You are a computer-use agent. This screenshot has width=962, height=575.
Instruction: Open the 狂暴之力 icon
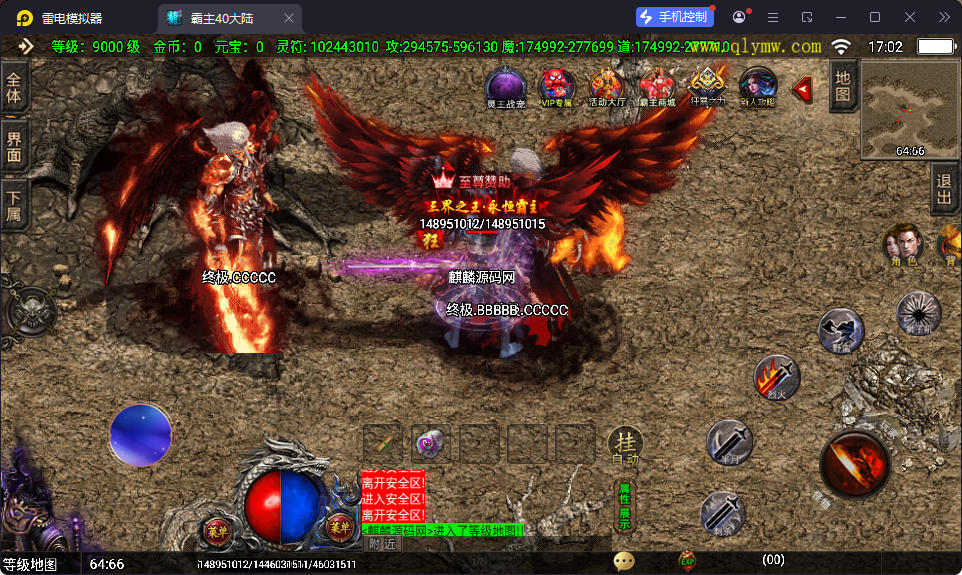coord(707,86)
